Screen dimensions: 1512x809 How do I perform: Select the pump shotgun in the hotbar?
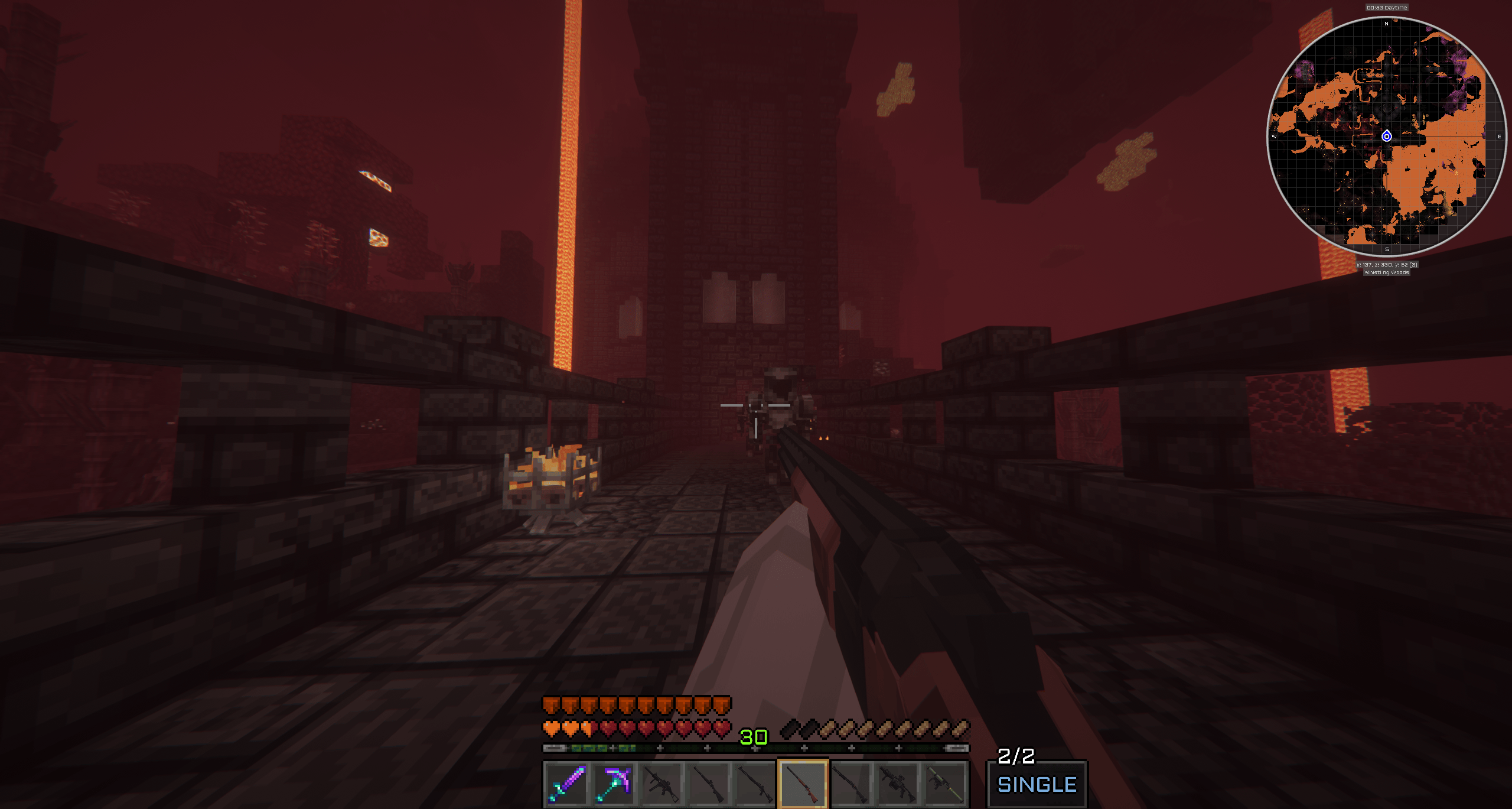tap(849, 783)
